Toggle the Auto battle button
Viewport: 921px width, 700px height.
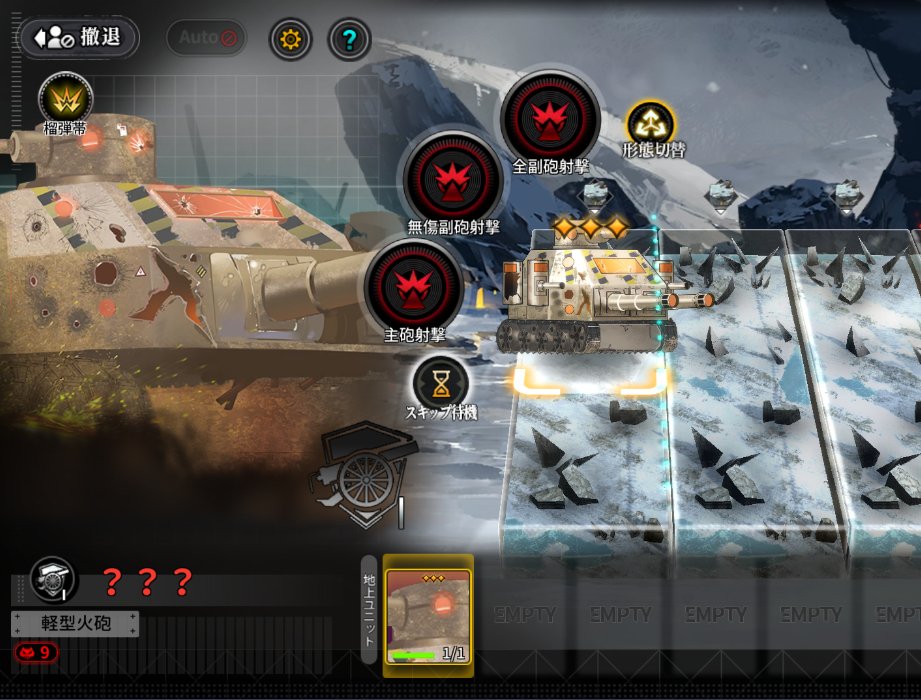[x=205, y=39]
